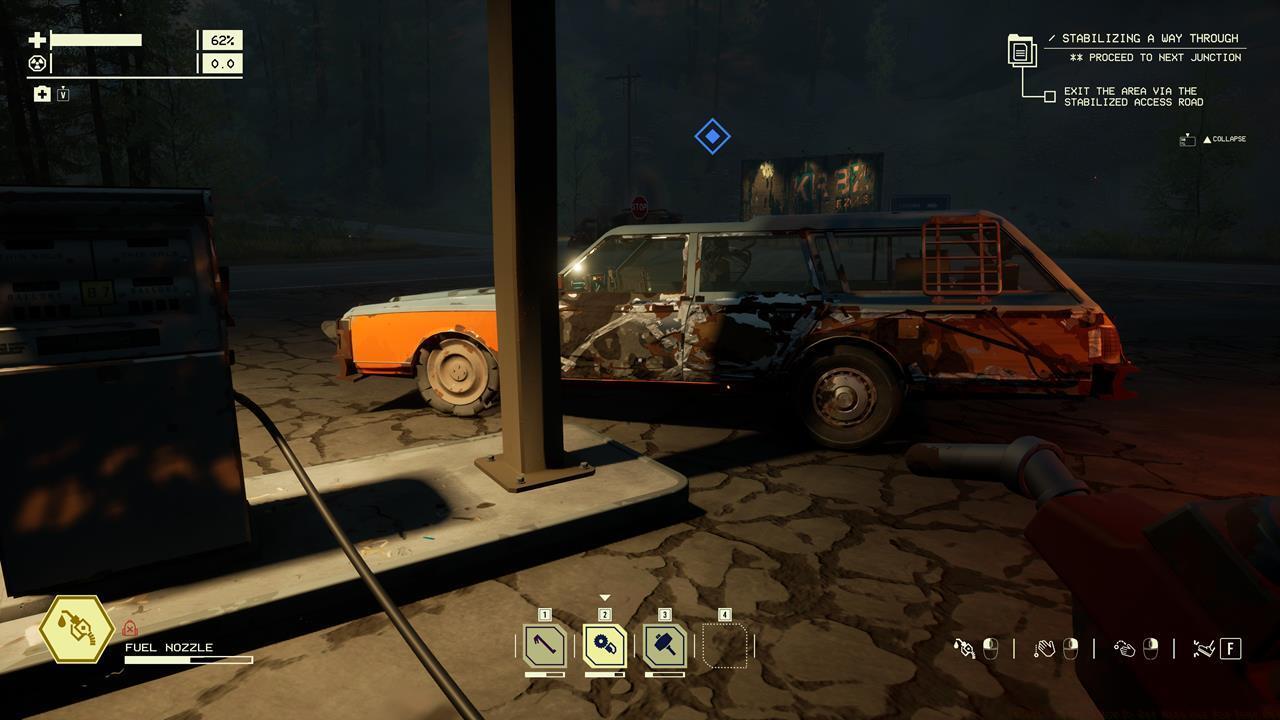Select the crowbar in hotbar slot 1
The height and width of the screenshot is (720, 1280).
[545, 646]
